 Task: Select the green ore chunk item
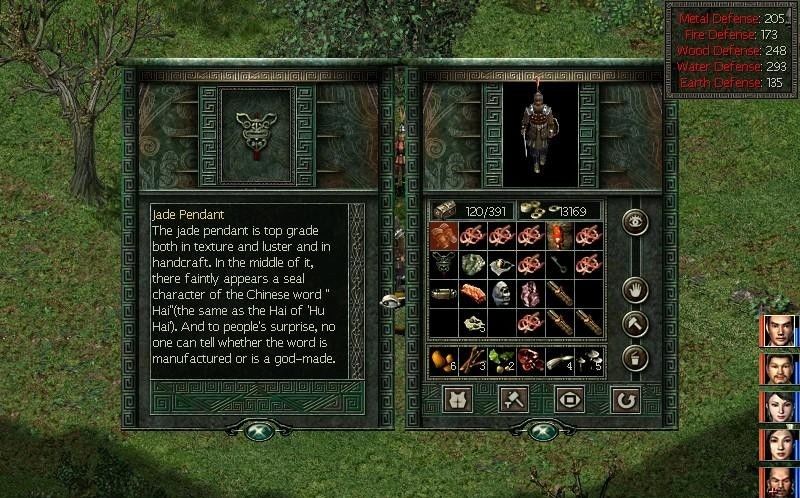[473, 265]
